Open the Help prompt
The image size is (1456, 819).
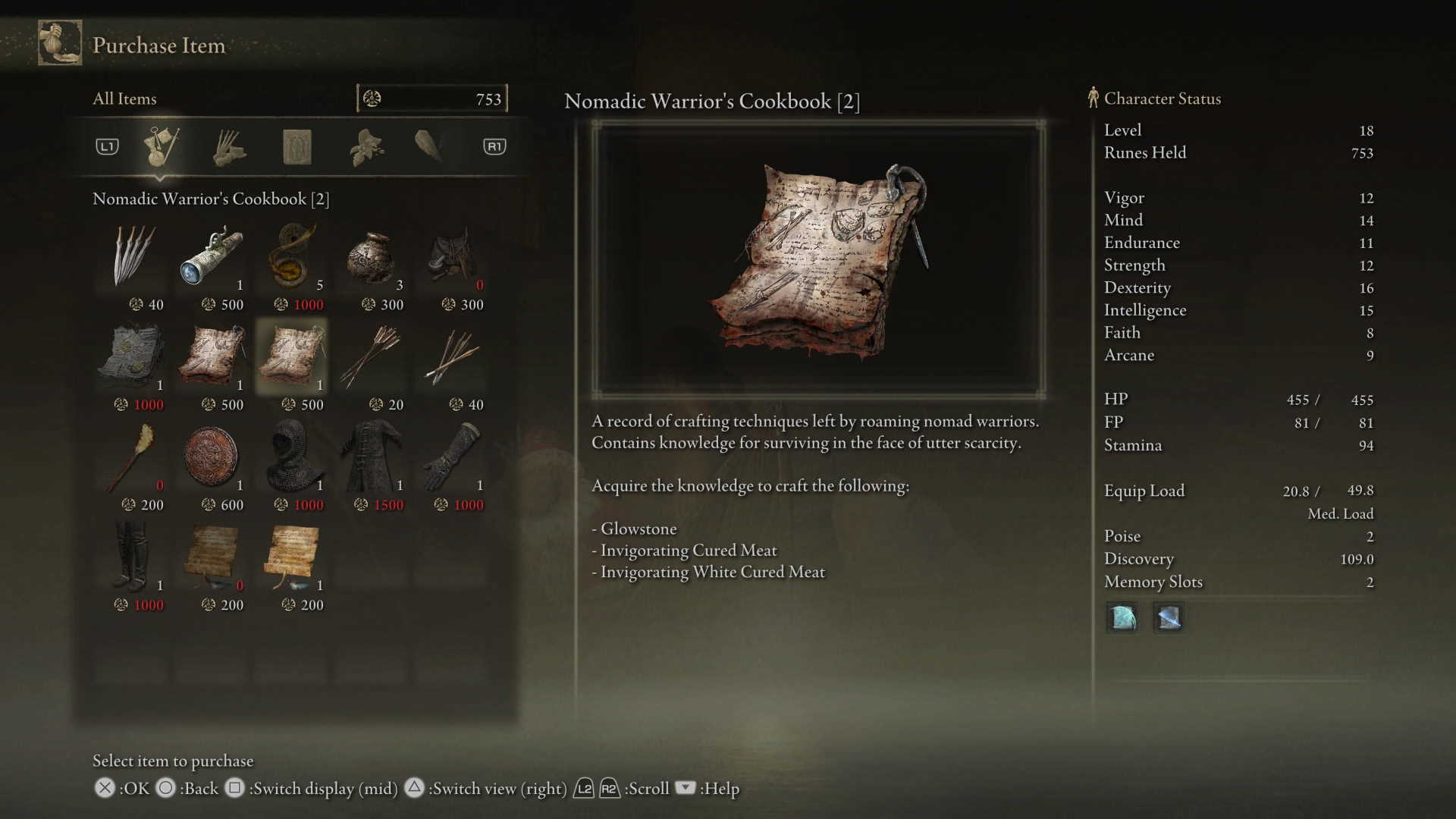click(685, 789)
